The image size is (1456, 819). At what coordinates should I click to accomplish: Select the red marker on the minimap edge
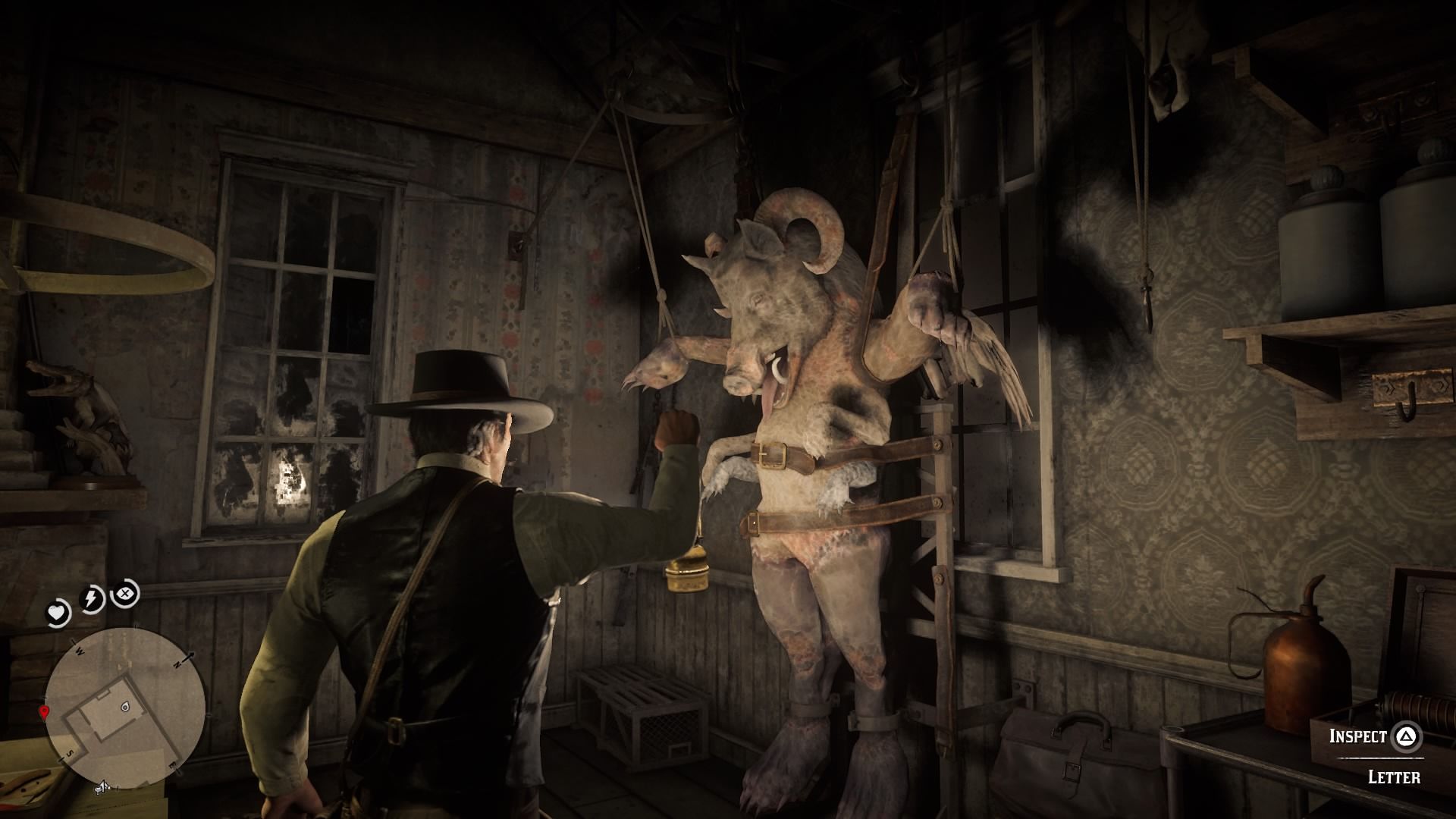coord(44,711)
